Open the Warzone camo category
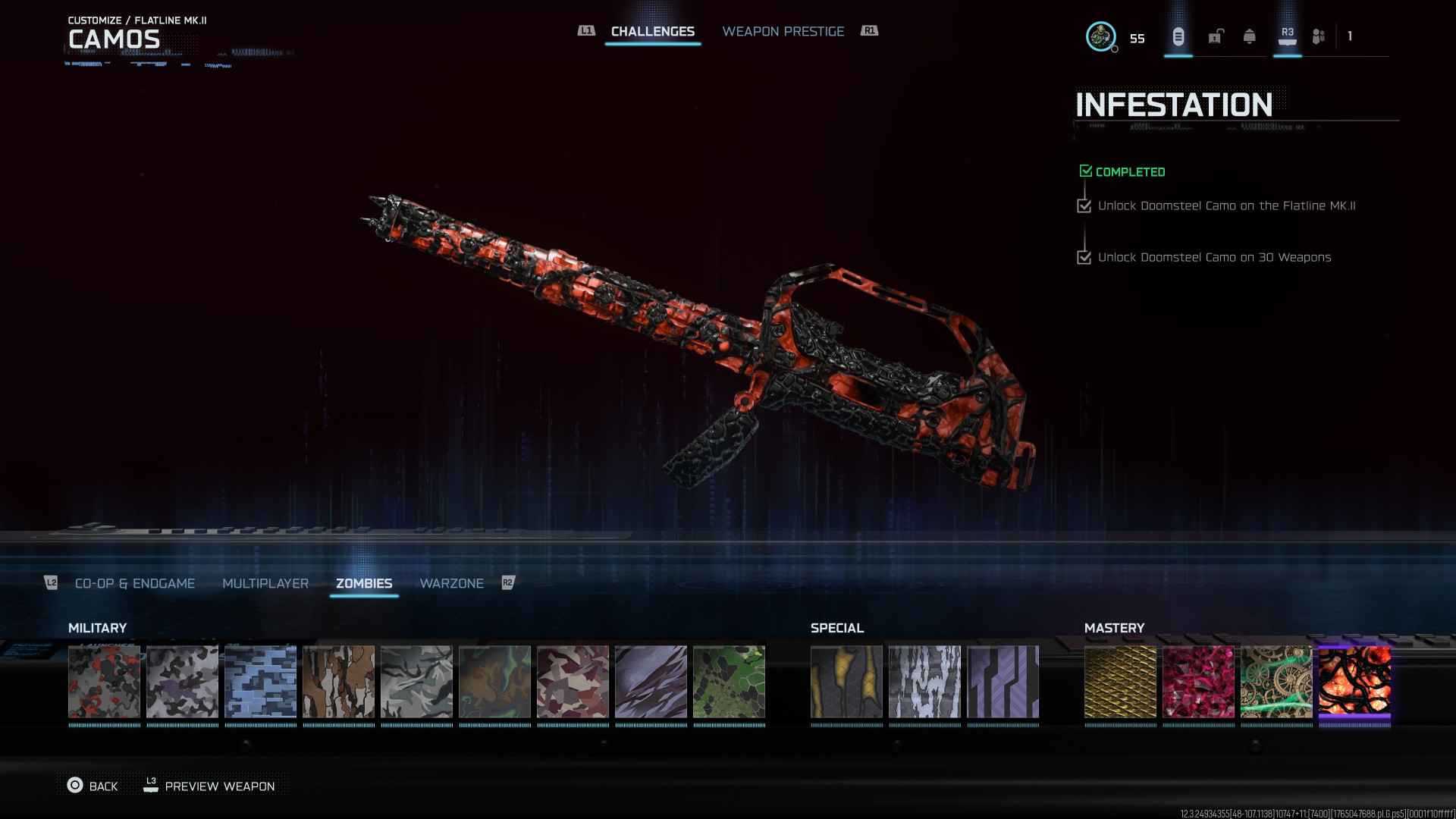The height and width of the screenshot is (819, 1456). [451, 583]
